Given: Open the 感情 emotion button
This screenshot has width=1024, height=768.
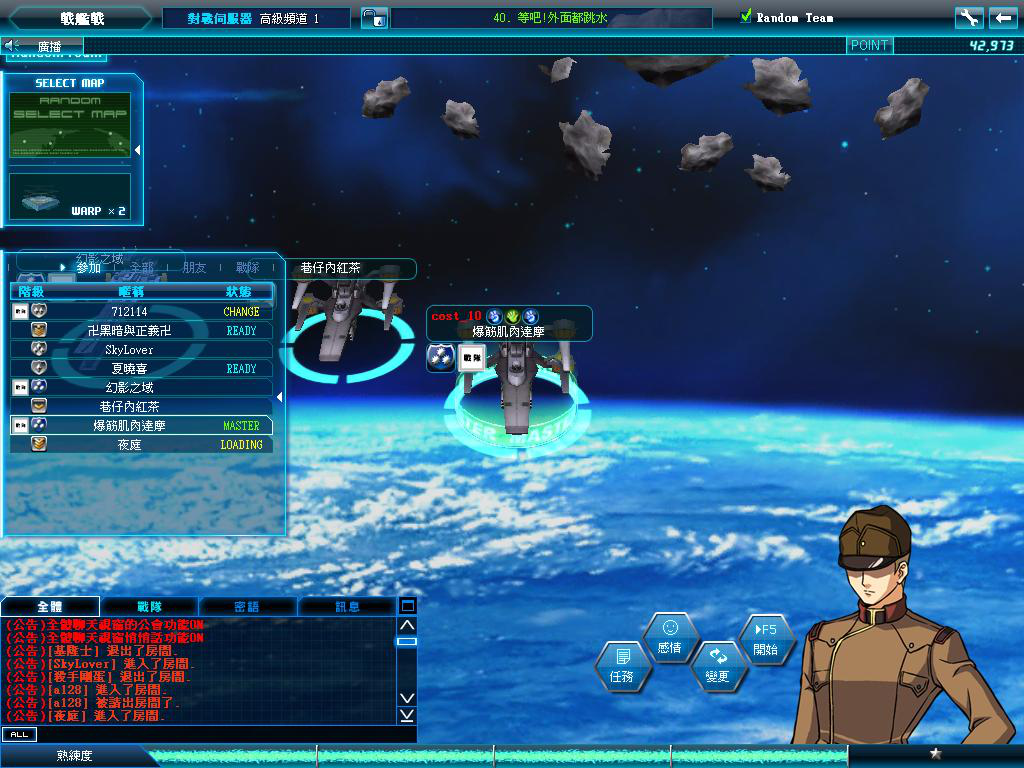Looking at the screenshot, I should click(670, 637).
